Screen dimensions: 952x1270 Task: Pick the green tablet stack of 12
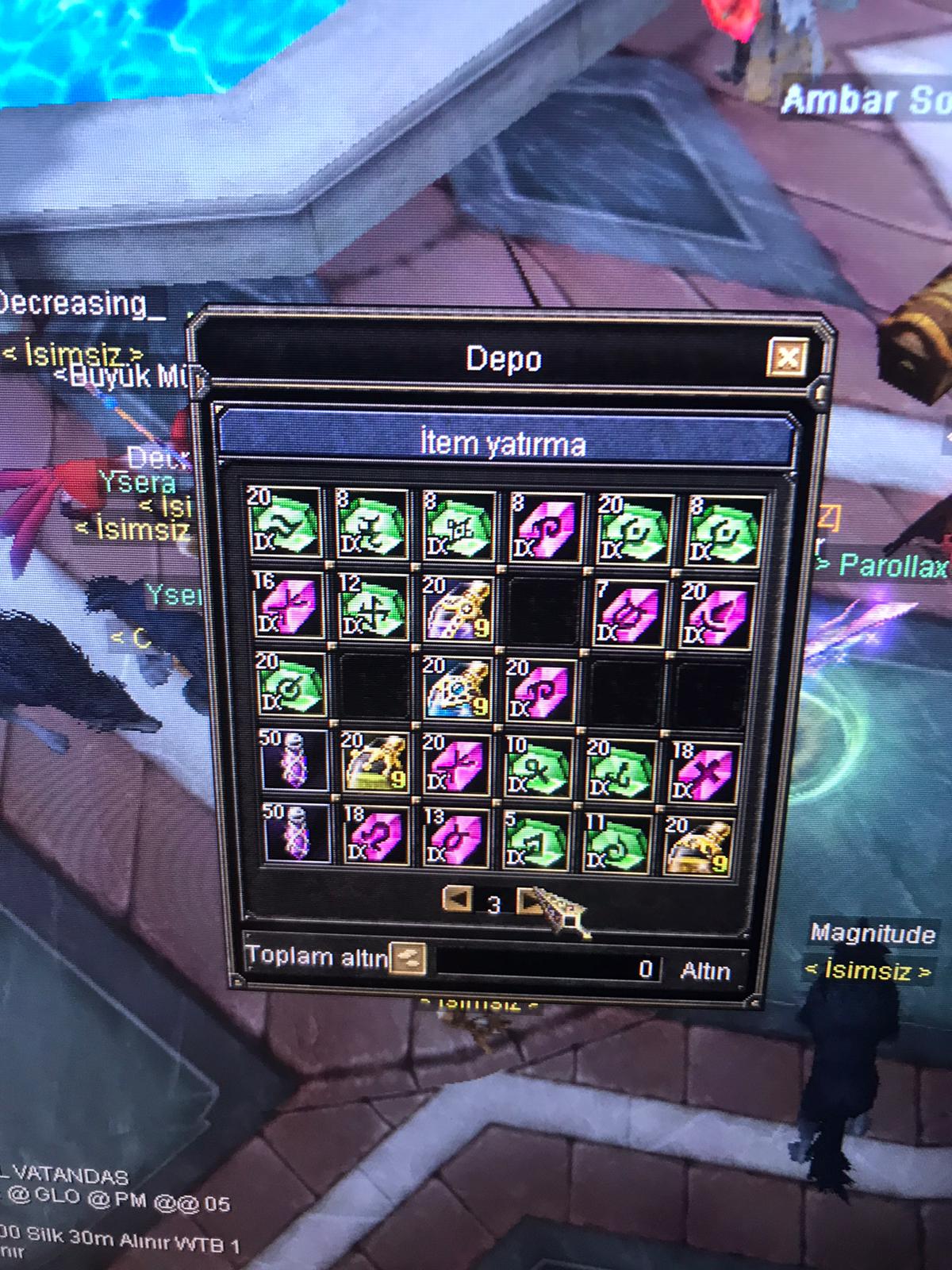371,606
